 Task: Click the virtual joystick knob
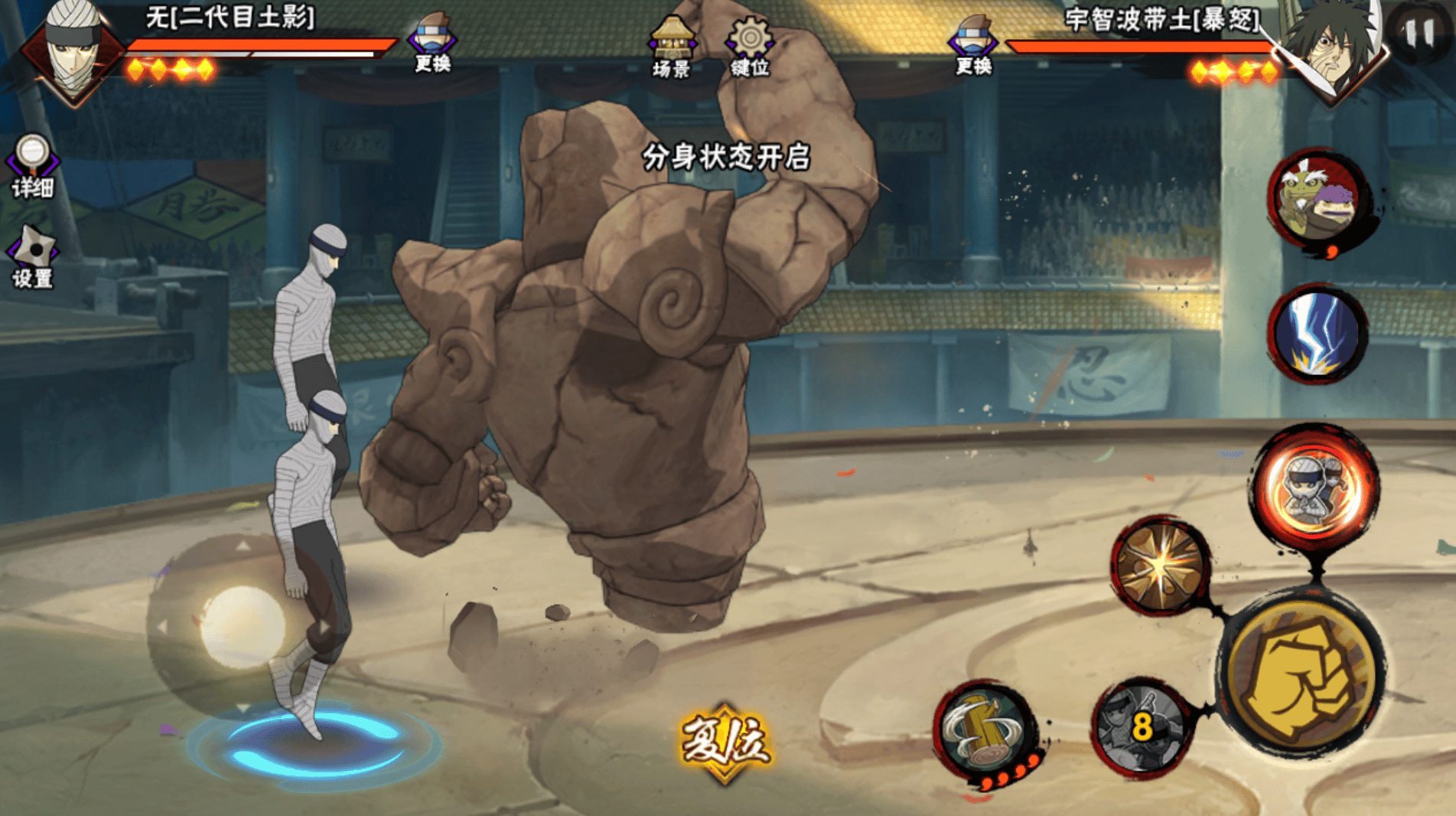point(243,625)
